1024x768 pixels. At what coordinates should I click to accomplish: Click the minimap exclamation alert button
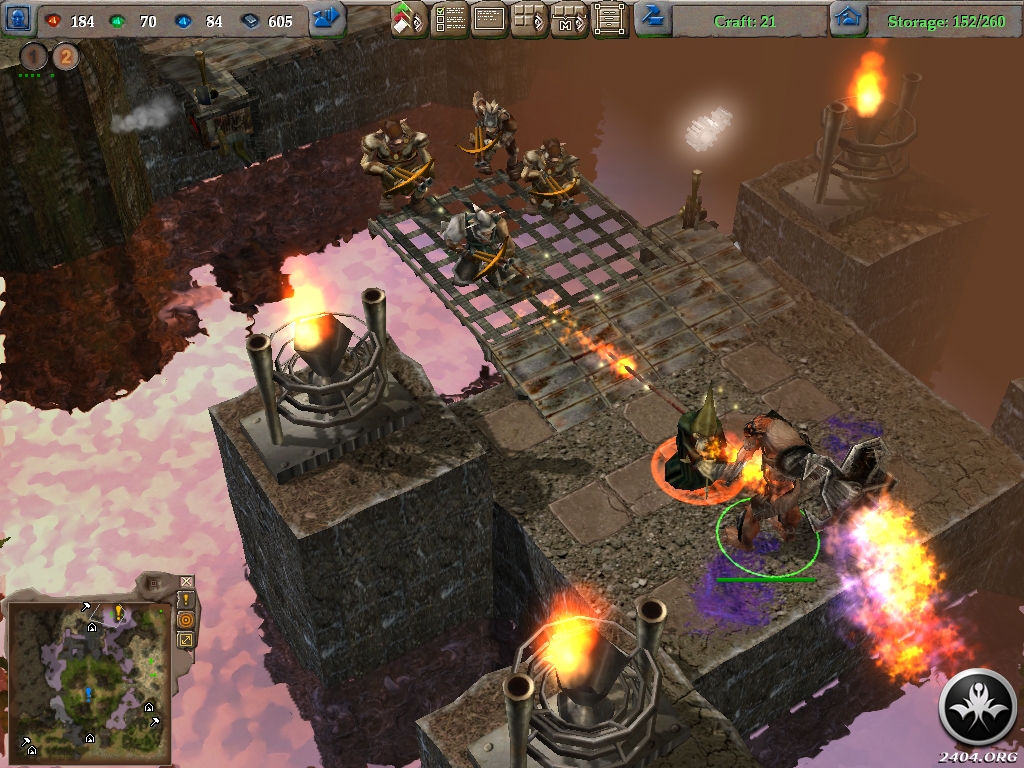[x=186, y=599]
